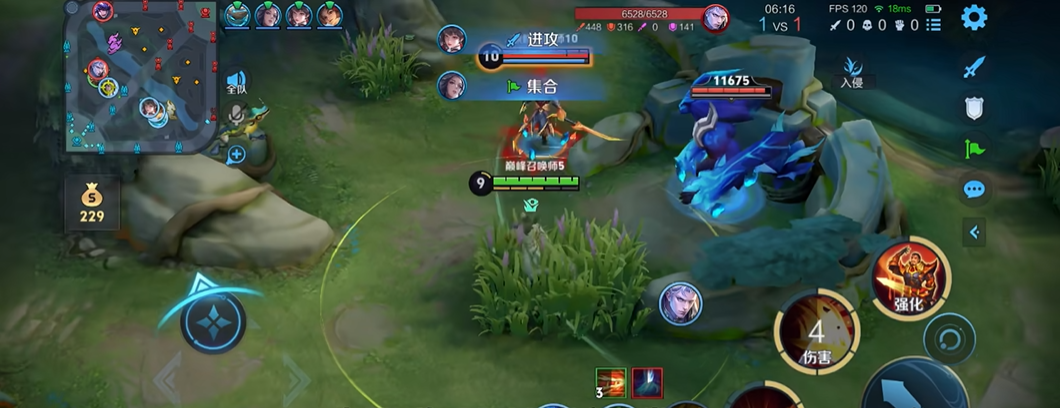Image resolution: width=1060 pixels, height=408 pixels.
Task: Open the scoreboard list icon
Action: coord(934,25)
